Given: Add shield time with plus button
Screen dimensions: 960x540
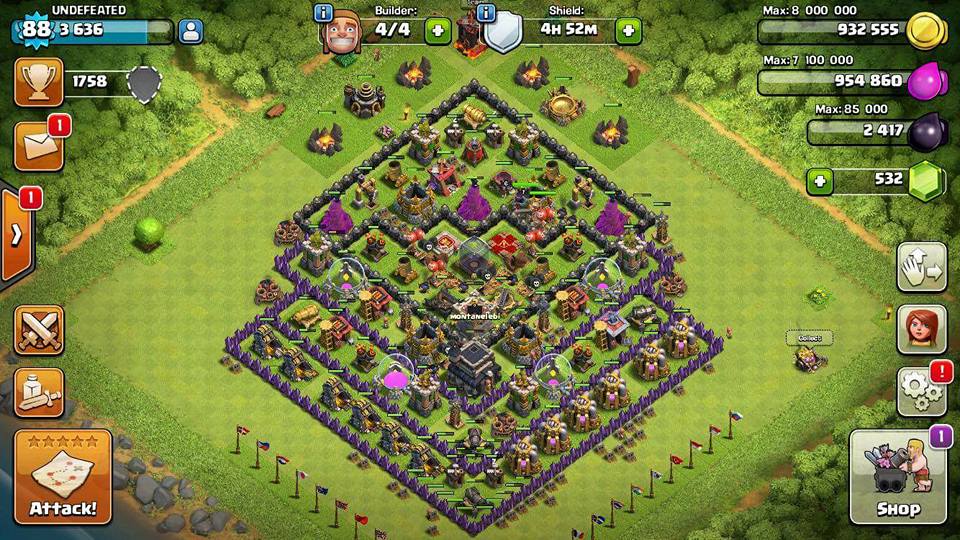Looking at the screenshot, I should coord(628,30).
